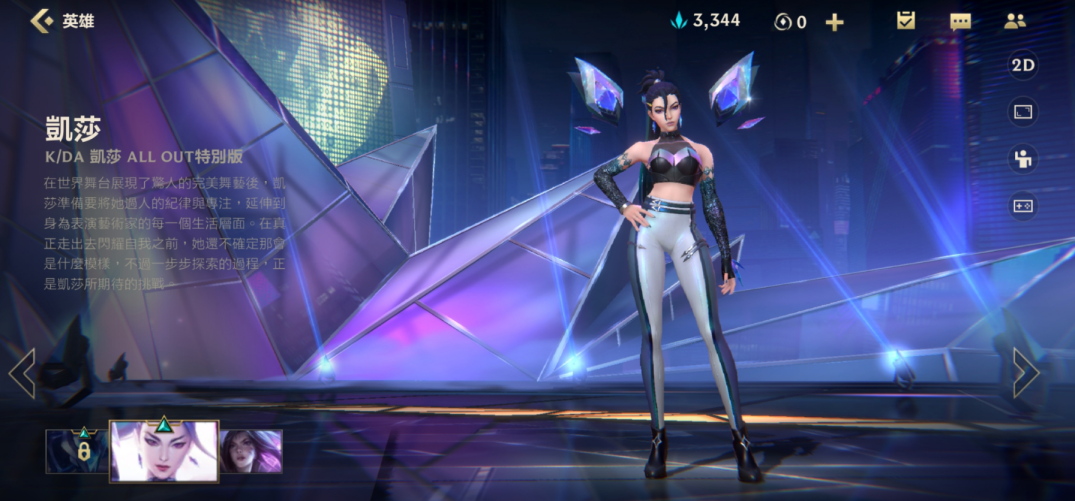Show the next champion with right arrow
This screenshot has height=501, width=1075.
(1025, 373)
